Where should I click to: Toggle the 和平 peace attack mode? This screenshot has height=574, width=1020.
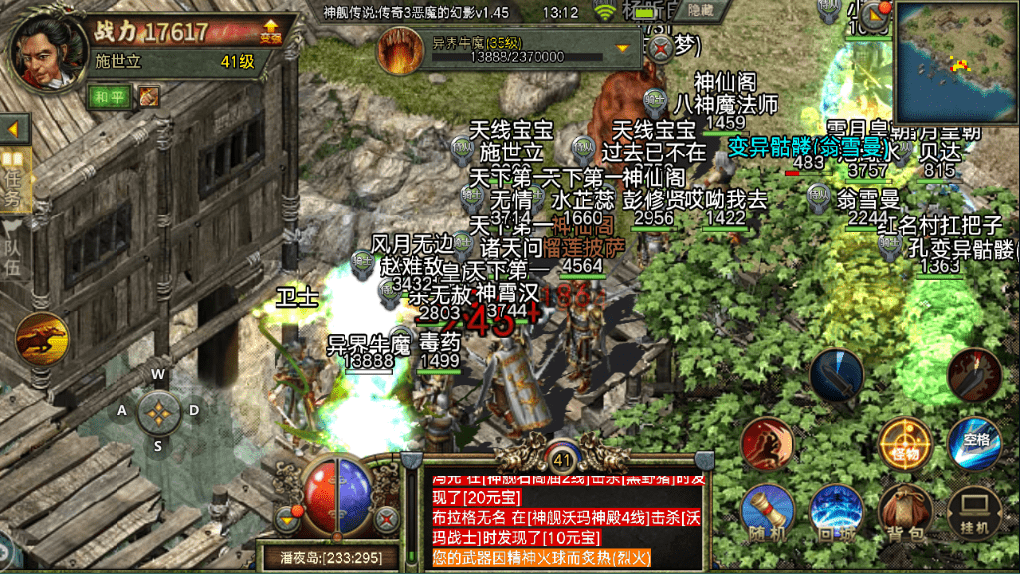point(109,97)
